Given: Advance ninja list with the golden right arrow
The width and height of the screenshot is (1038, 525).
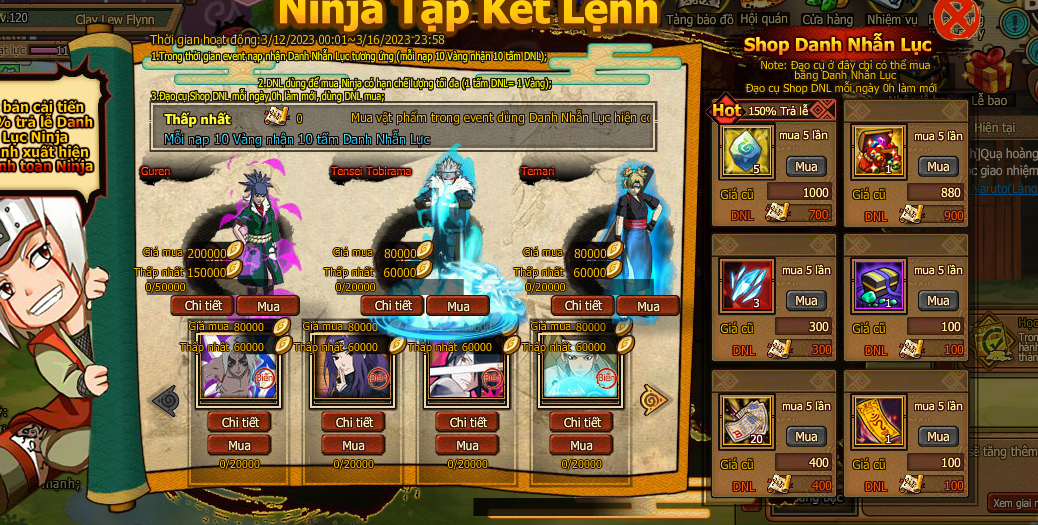Looking at the screenshot, I should (x=653, y=400).
